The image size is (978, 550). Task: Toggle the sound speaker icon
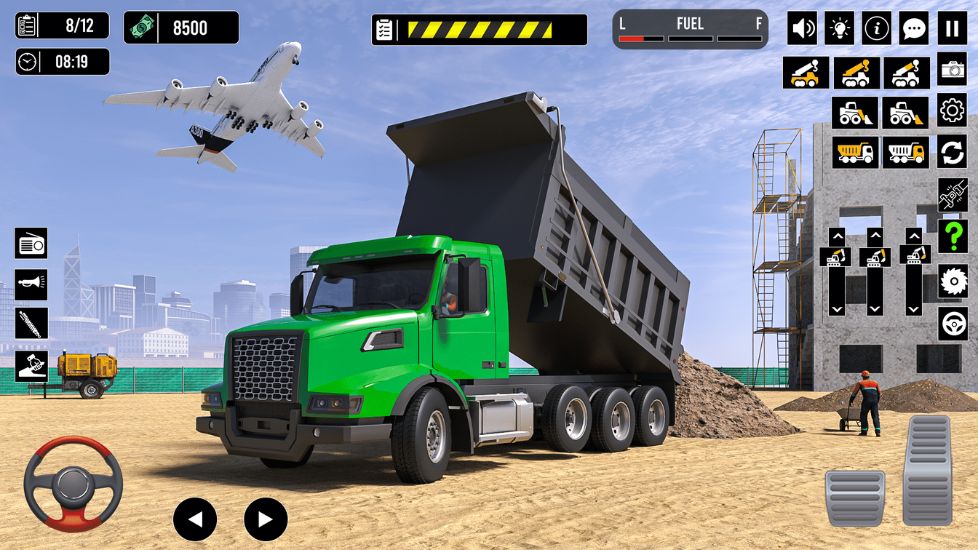click(802, 28)
